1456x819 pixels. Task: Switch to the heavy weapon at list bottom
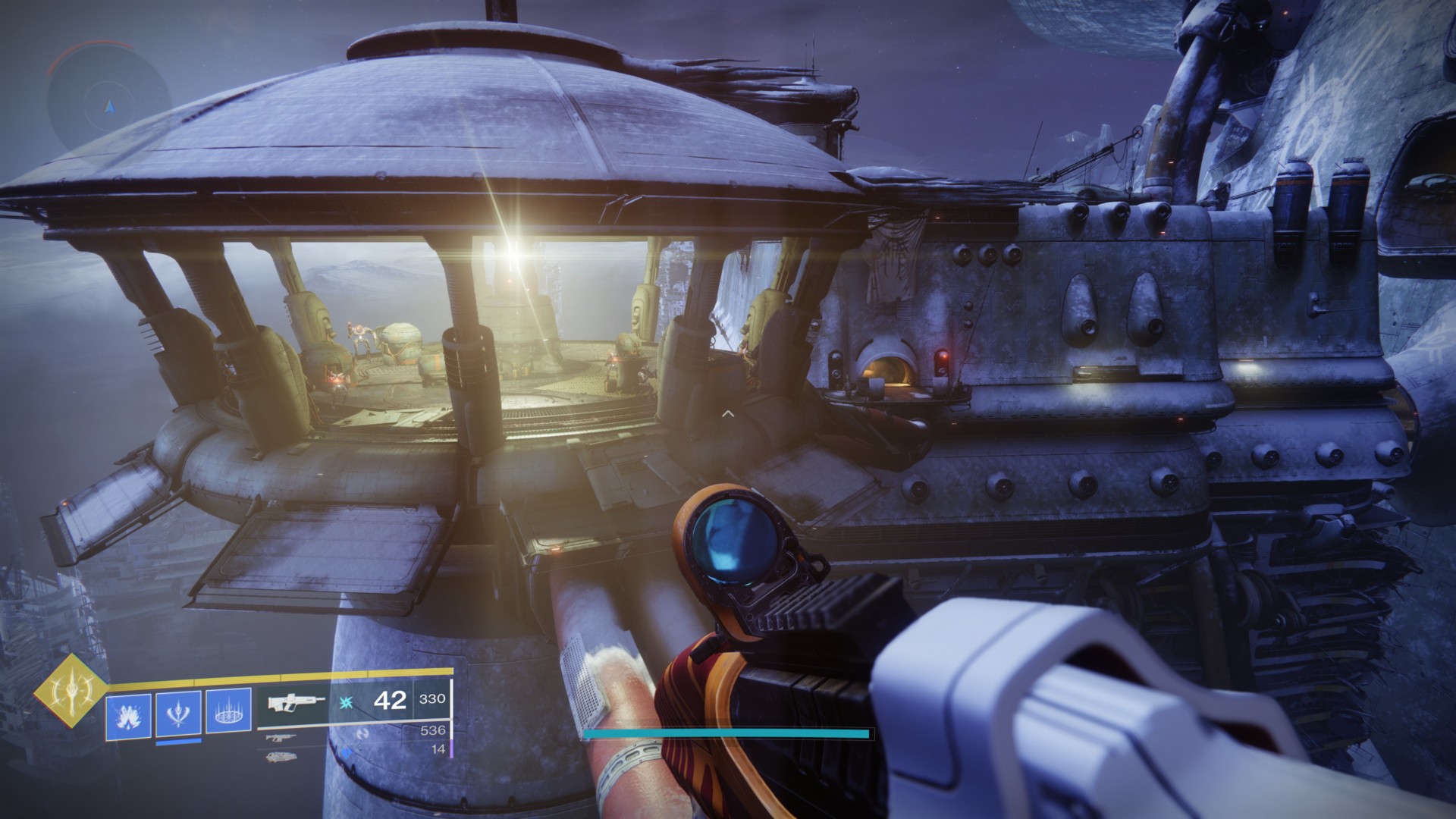coord(281,756)
